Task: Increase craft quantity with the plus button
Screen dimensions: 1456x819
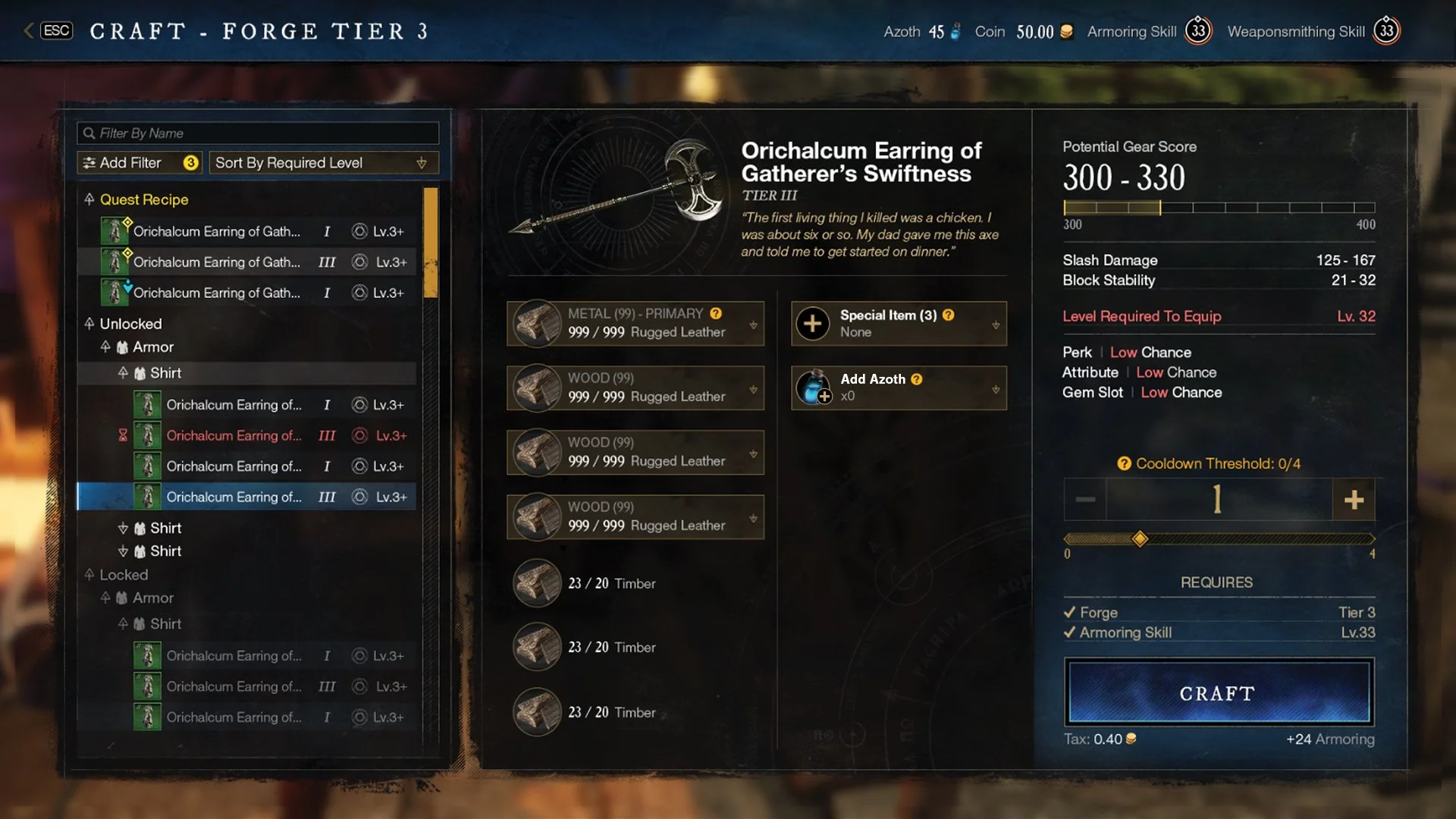Action: (x=1354, y=500)
